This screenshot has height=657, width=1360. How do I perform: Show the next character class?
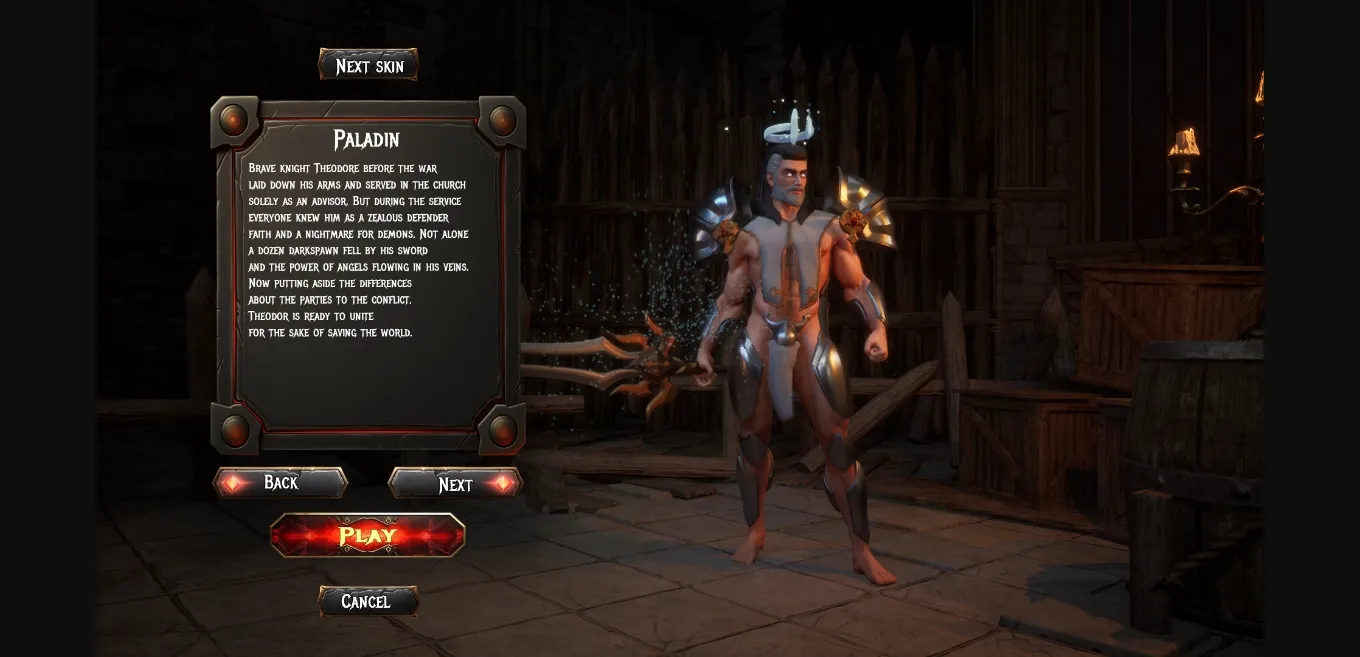455,484
